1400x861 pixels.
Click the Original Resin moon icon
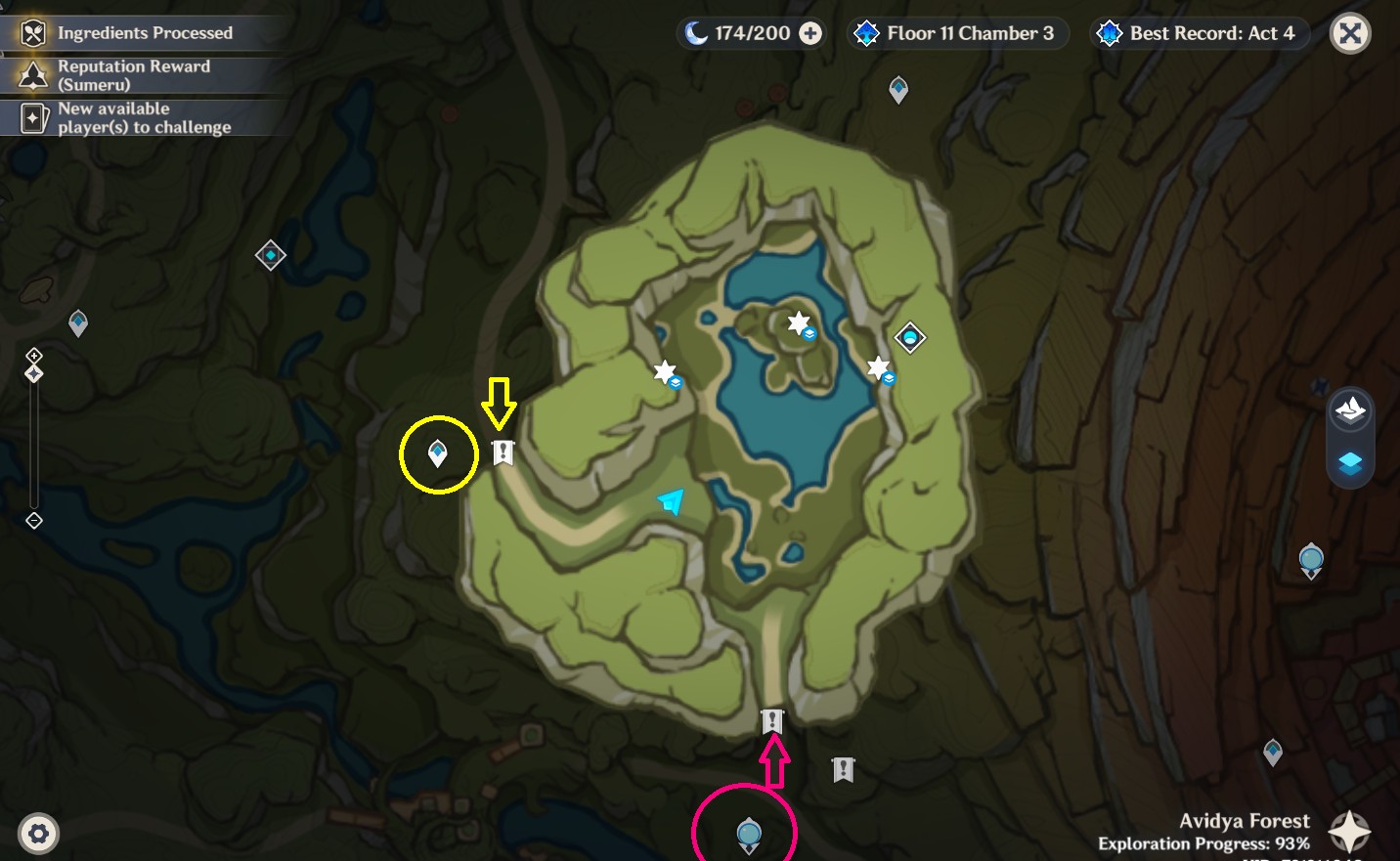pos(695,32)
